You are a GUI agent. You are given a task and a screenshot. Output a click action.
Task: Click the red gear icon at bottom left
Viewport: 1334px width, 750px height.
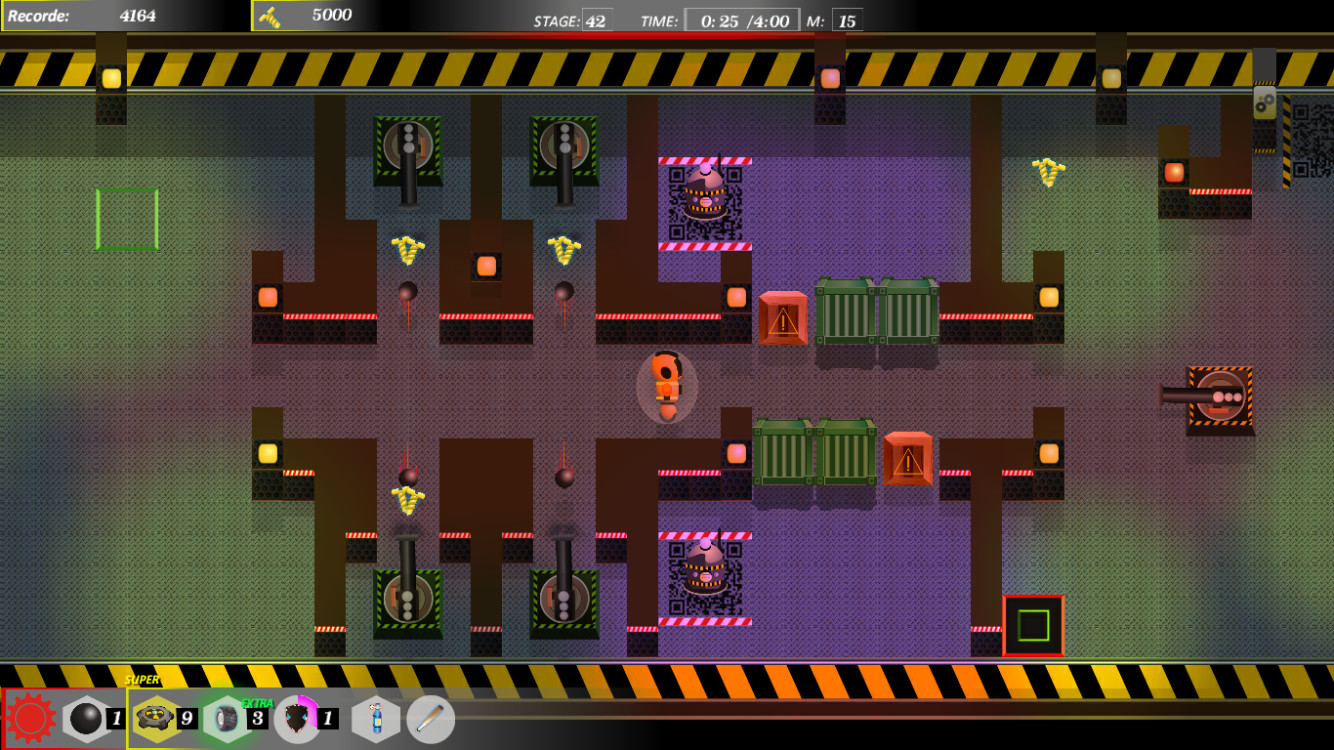[30, 717]
